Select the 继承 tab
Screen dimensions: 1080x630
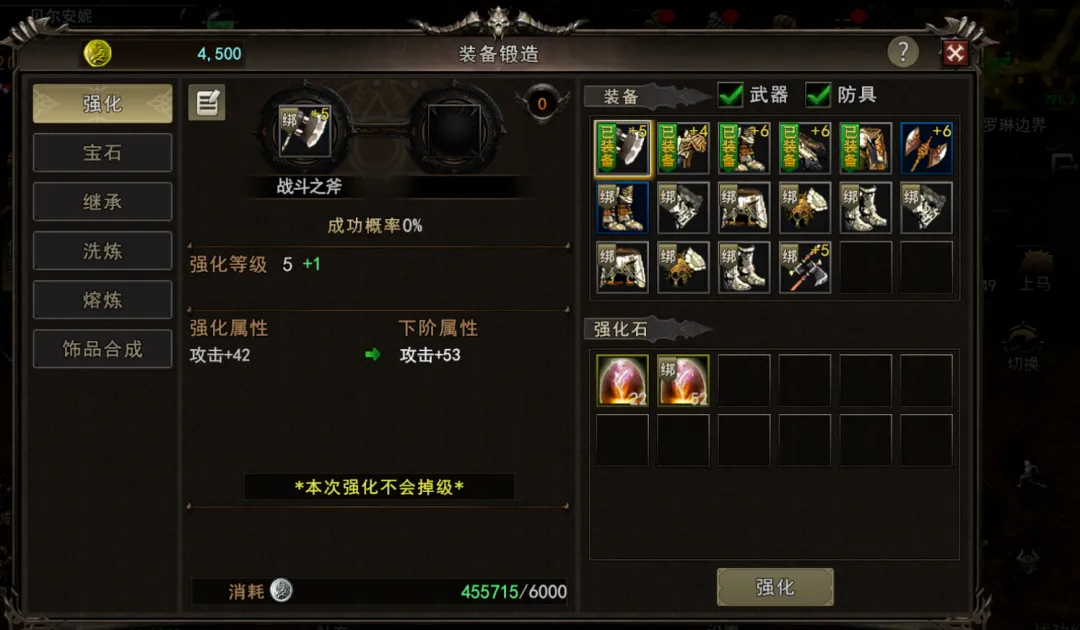click(102, 202)
